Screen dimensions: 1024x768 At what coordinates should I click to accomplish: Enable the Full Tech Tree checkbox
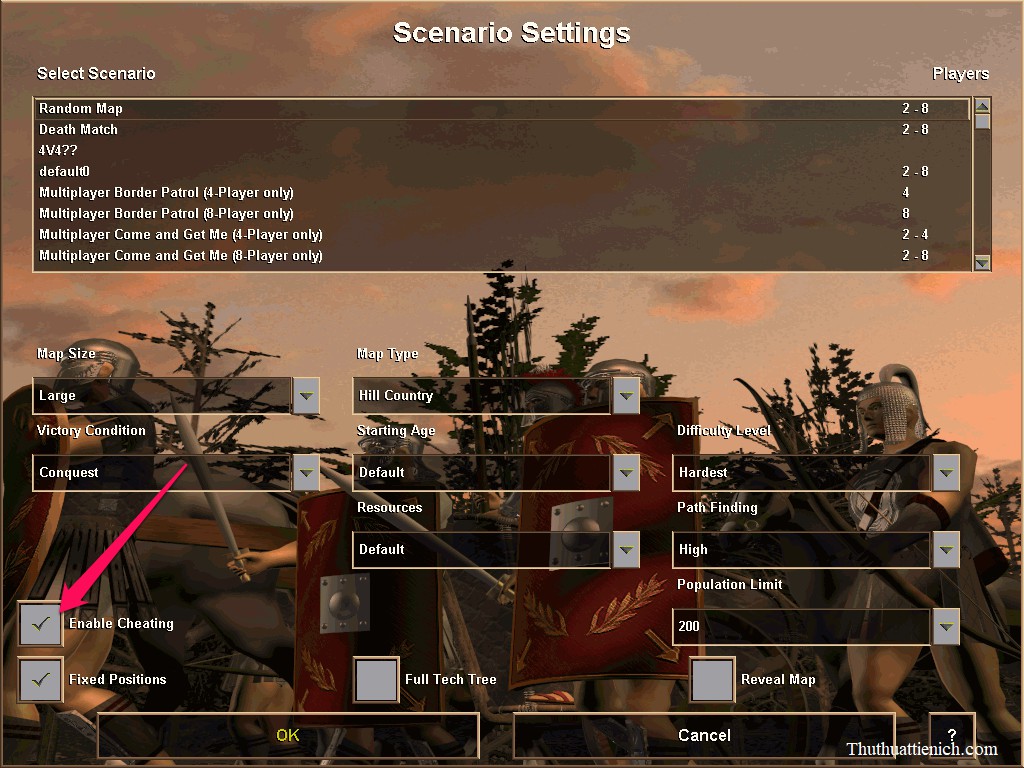click(377, 680)
